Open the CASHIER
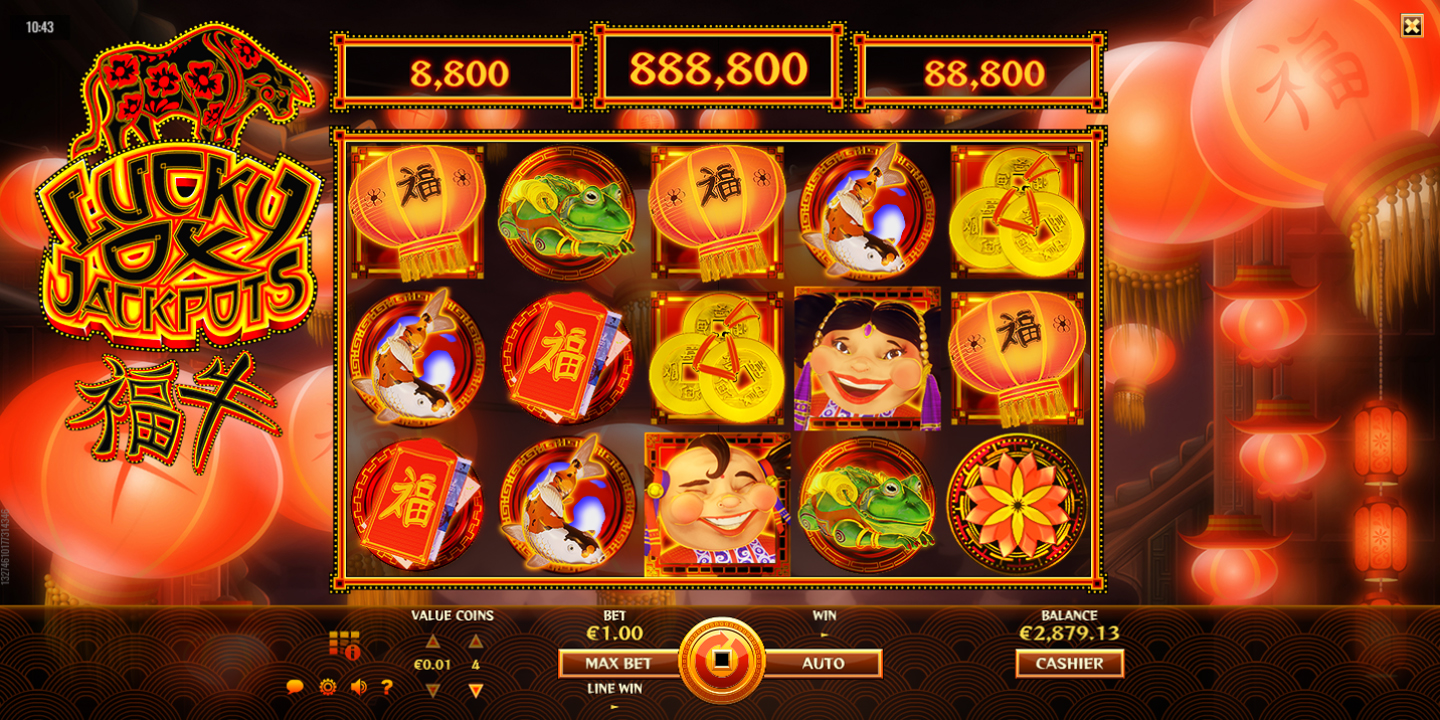 point(1069,663)
